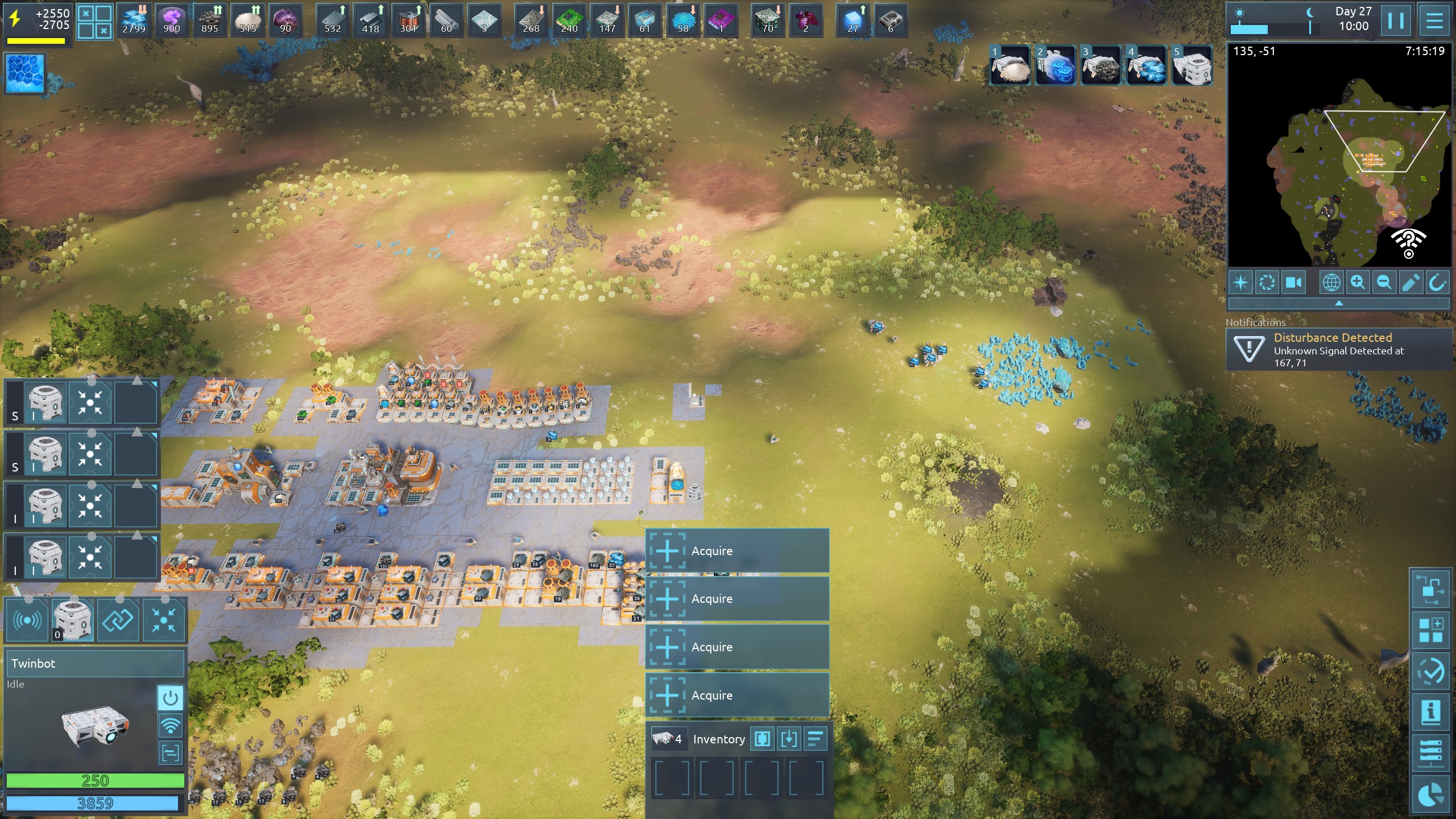Click the minimap's zoom-in magnifier
1456x819 pixels.
pos(1358,283)
